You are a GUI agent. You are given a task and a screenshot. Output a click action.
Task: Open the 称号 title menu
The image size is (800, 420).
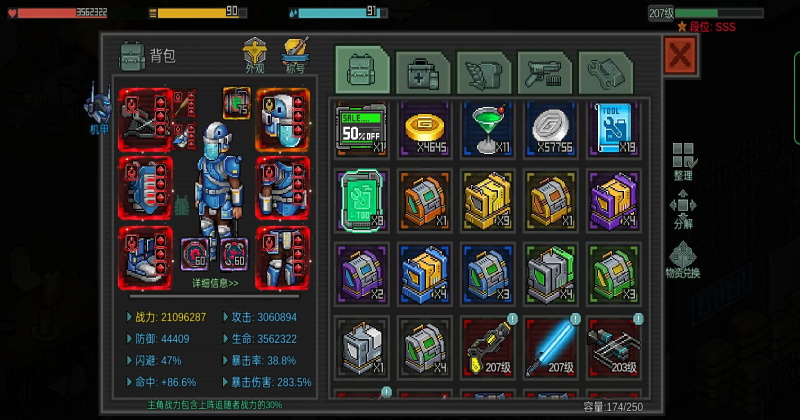tap(295, 54)
